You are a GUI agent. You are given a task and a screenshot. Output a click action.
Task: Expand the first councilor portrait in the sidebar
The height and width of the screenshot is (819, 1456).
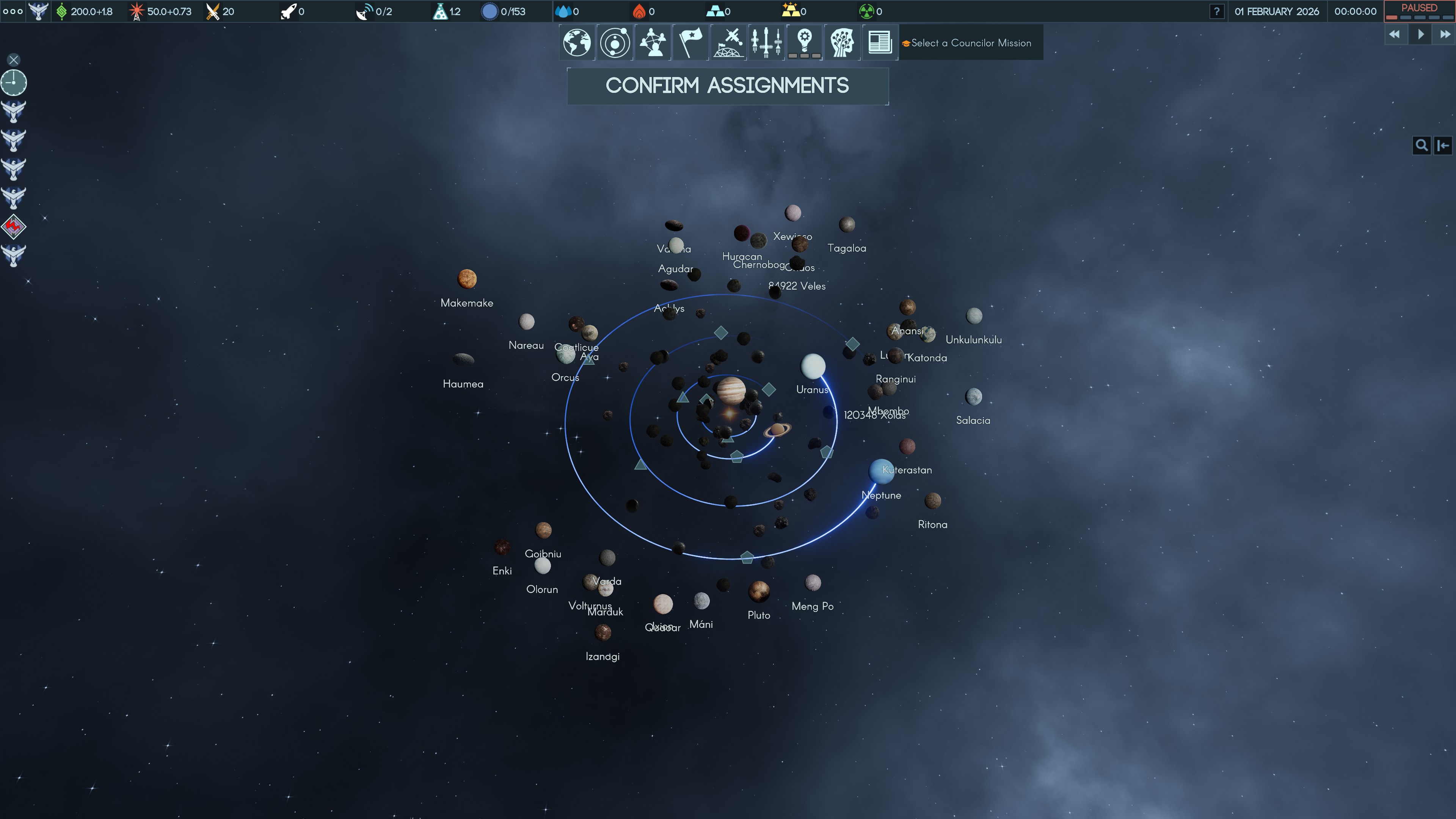(13, 111)
